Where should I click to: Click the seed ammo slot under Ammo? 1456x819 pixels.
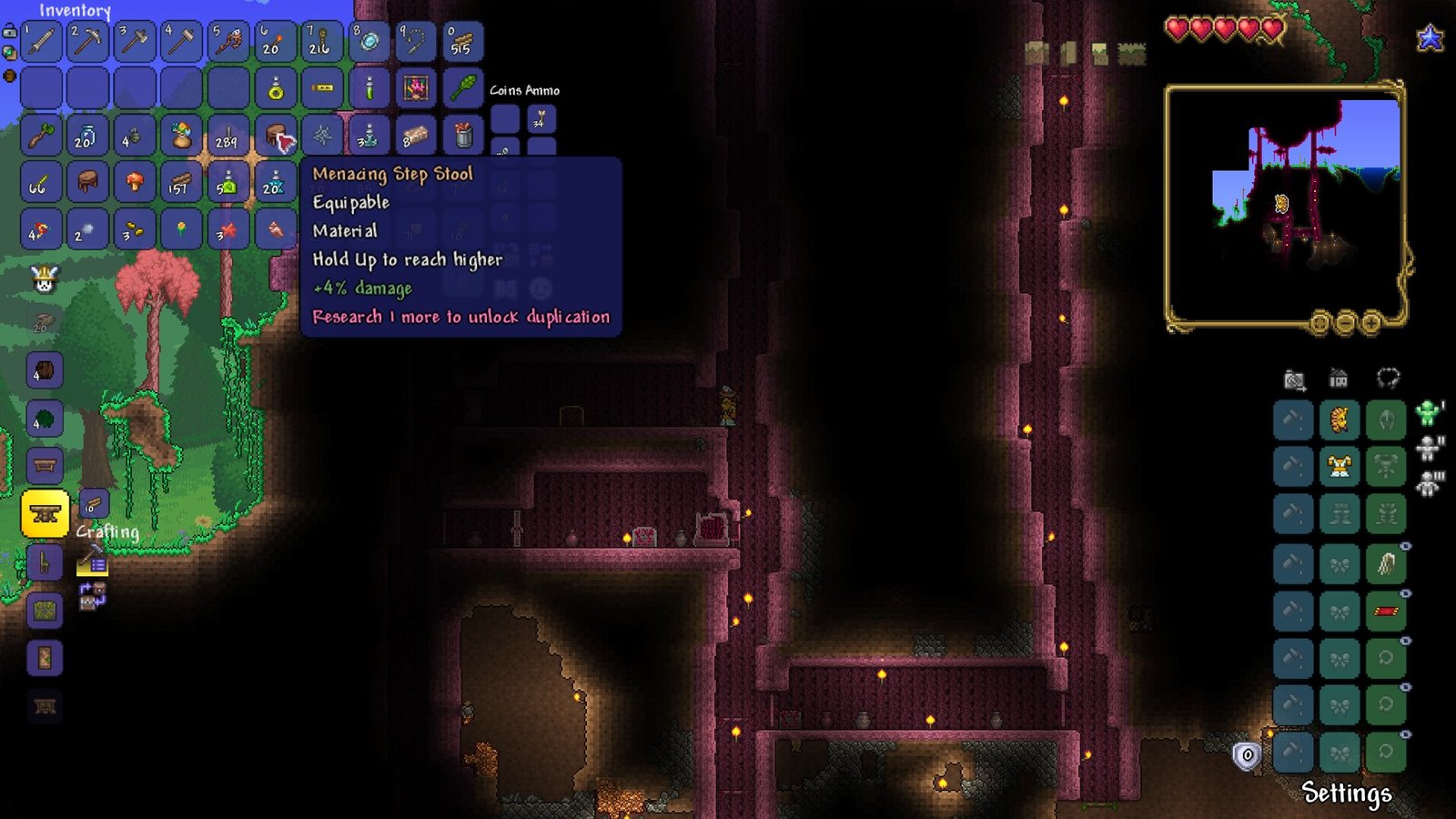point(541,120)
